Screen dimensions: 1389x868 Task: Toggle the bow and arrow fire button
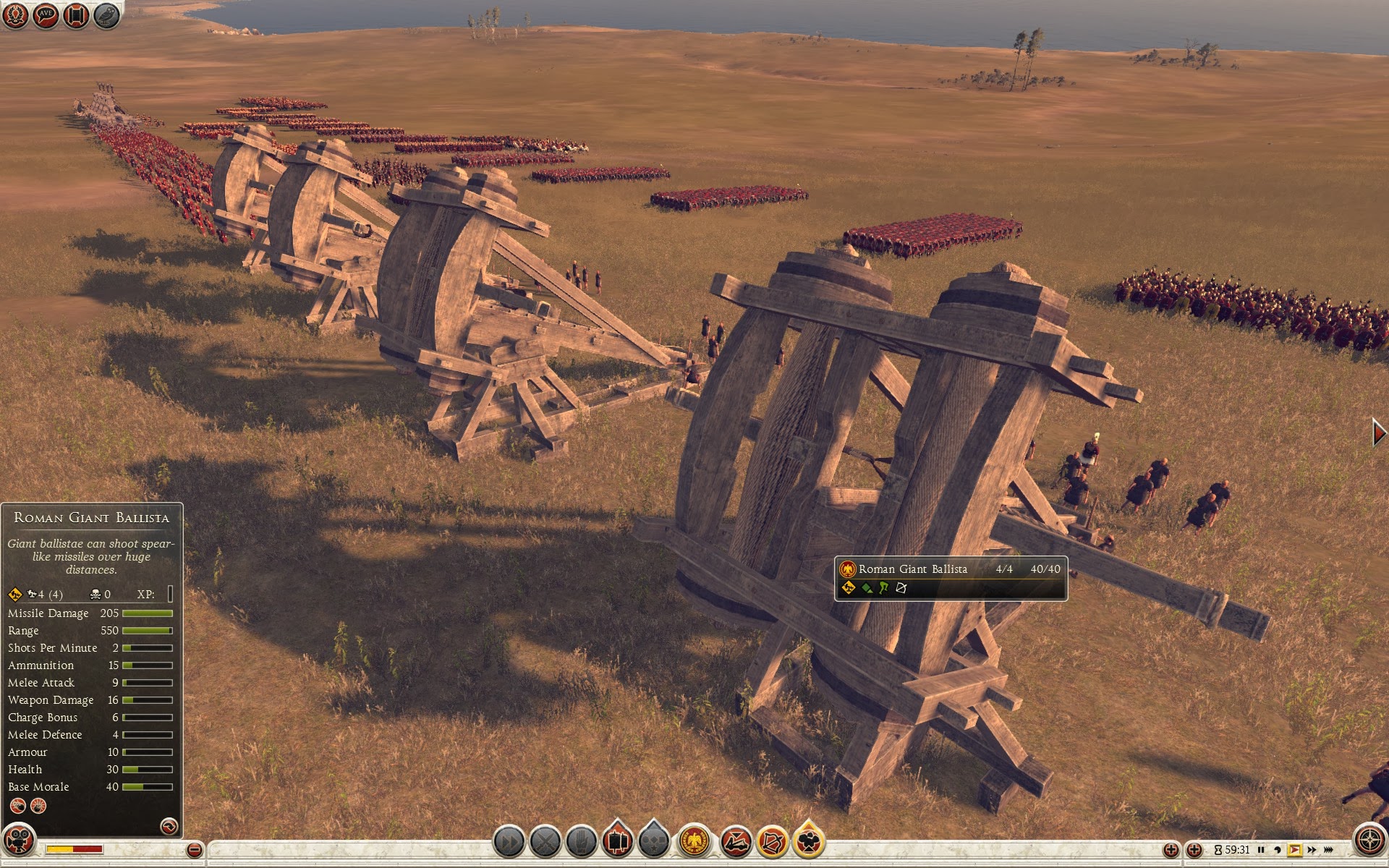(x=772, y=842)
